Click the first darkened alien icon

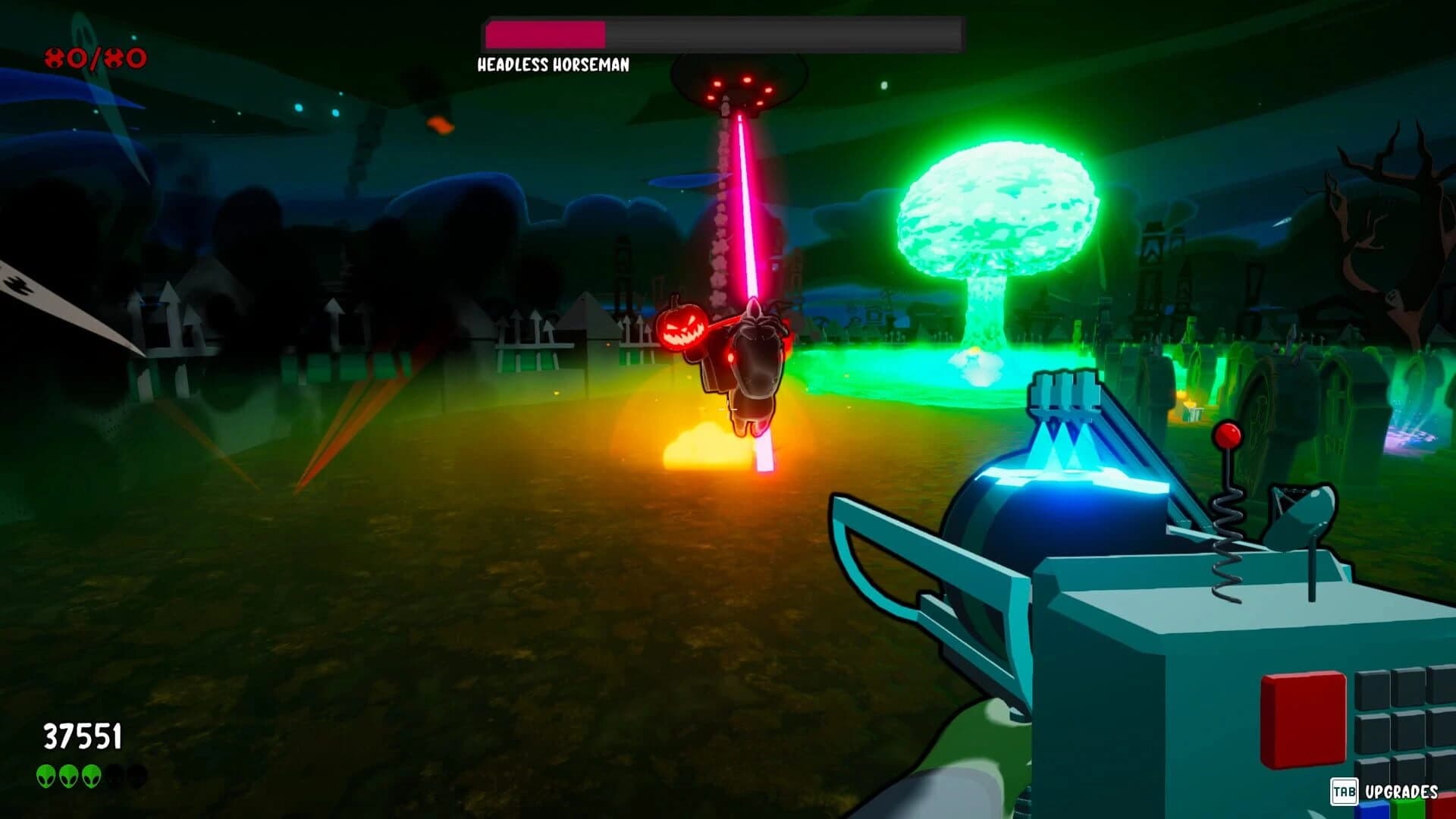(x=116, y=776)
